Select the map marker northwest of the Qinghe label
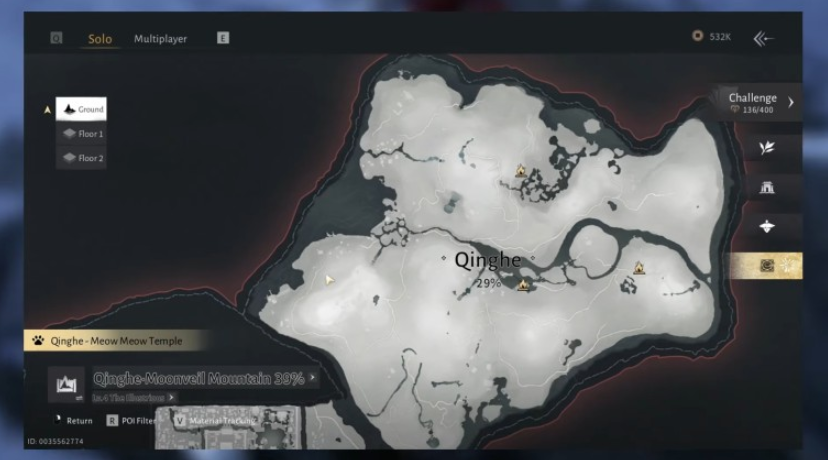The width and height of the screenshot is (828, 460). 521,171
